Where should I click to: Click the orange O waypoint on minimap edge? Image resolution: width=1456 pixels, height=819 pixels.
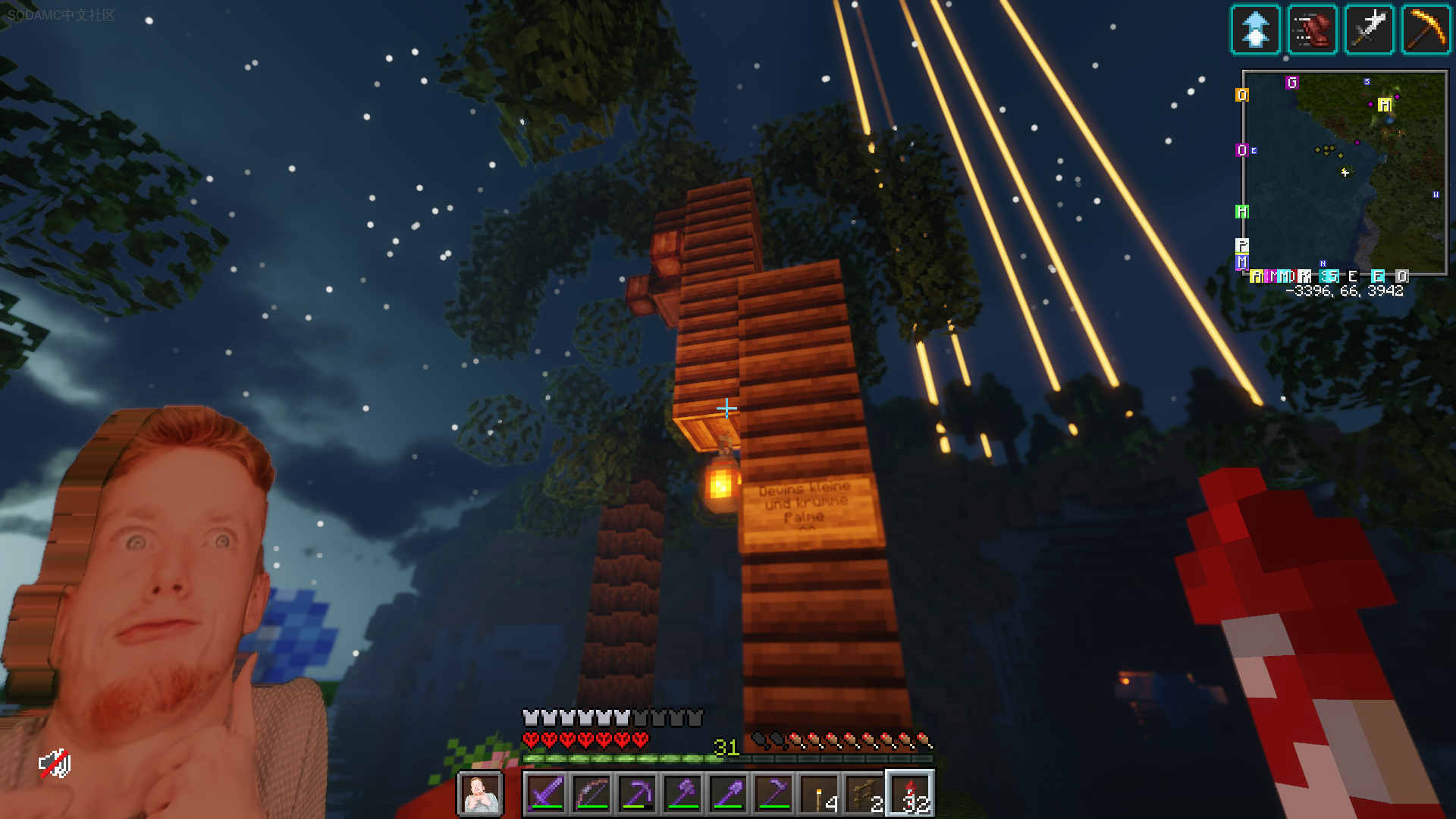click(x=1241, y=95)
